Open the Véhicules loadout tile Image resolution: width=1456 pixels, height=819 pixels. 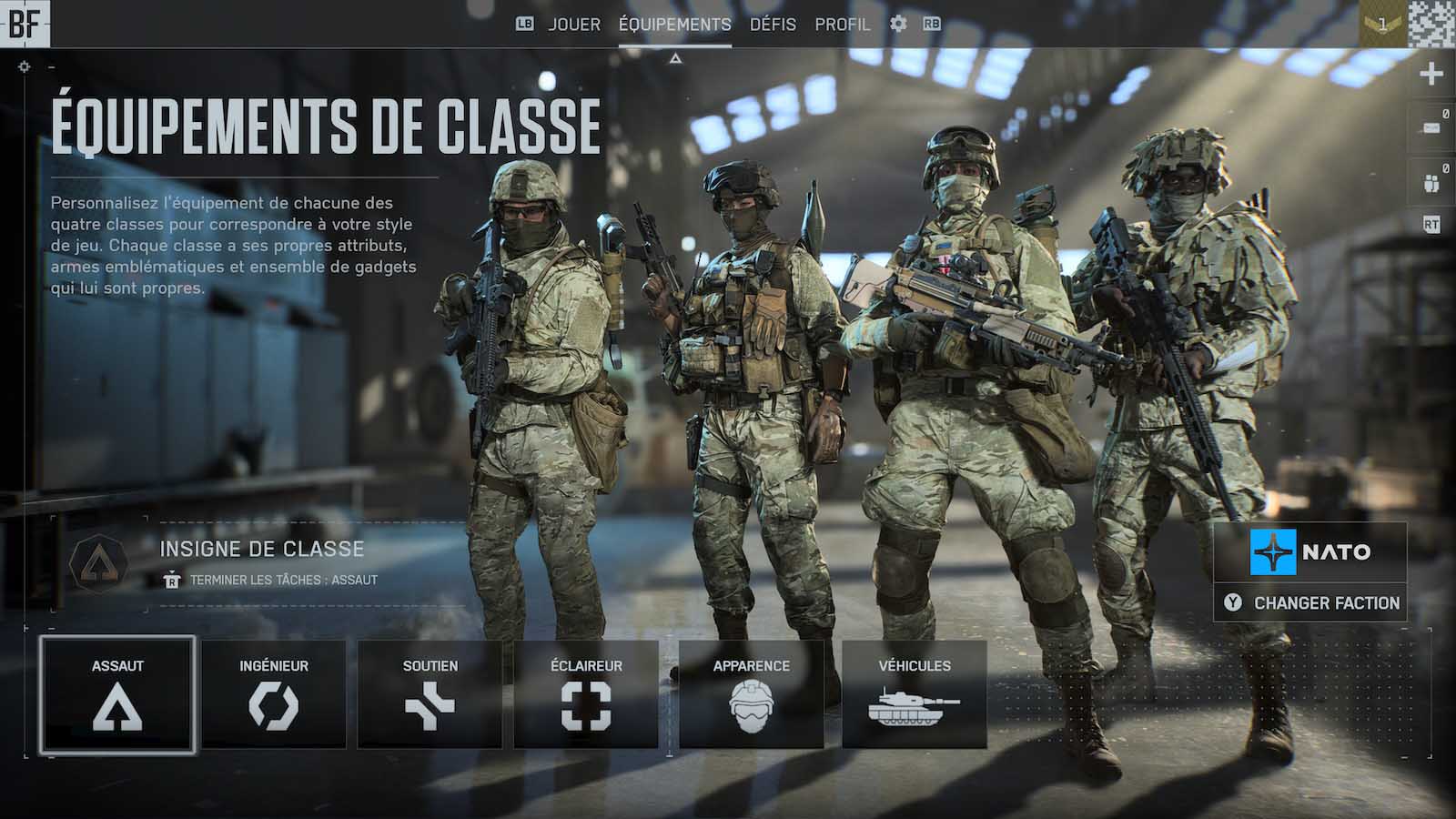[x=914, y=694]
